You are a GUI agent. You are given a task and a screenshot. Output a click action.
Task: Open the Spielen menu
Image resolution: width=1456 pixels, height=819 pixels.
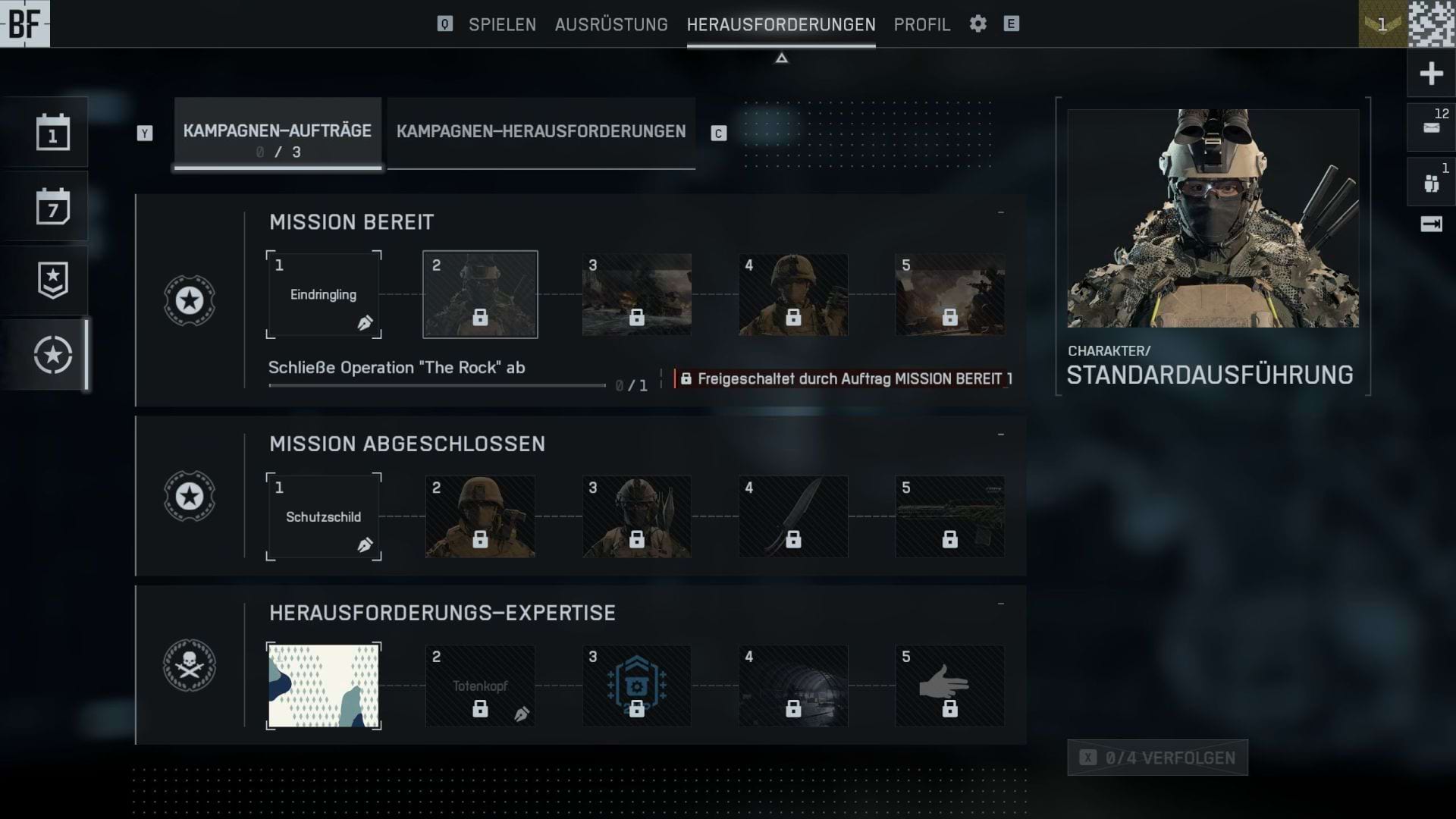[x=502, y=24]
